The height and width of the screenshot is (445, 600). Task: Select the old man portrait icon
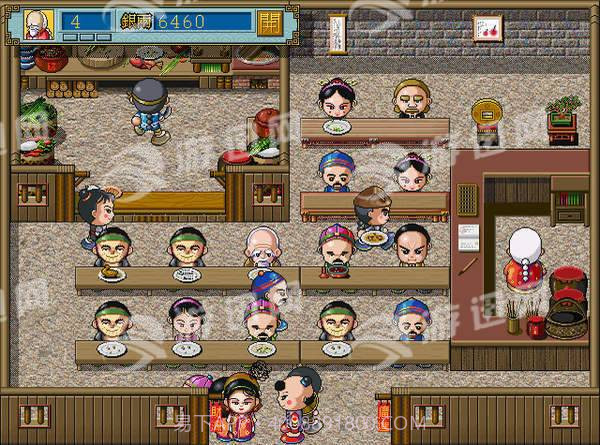(x=40, y=22)
